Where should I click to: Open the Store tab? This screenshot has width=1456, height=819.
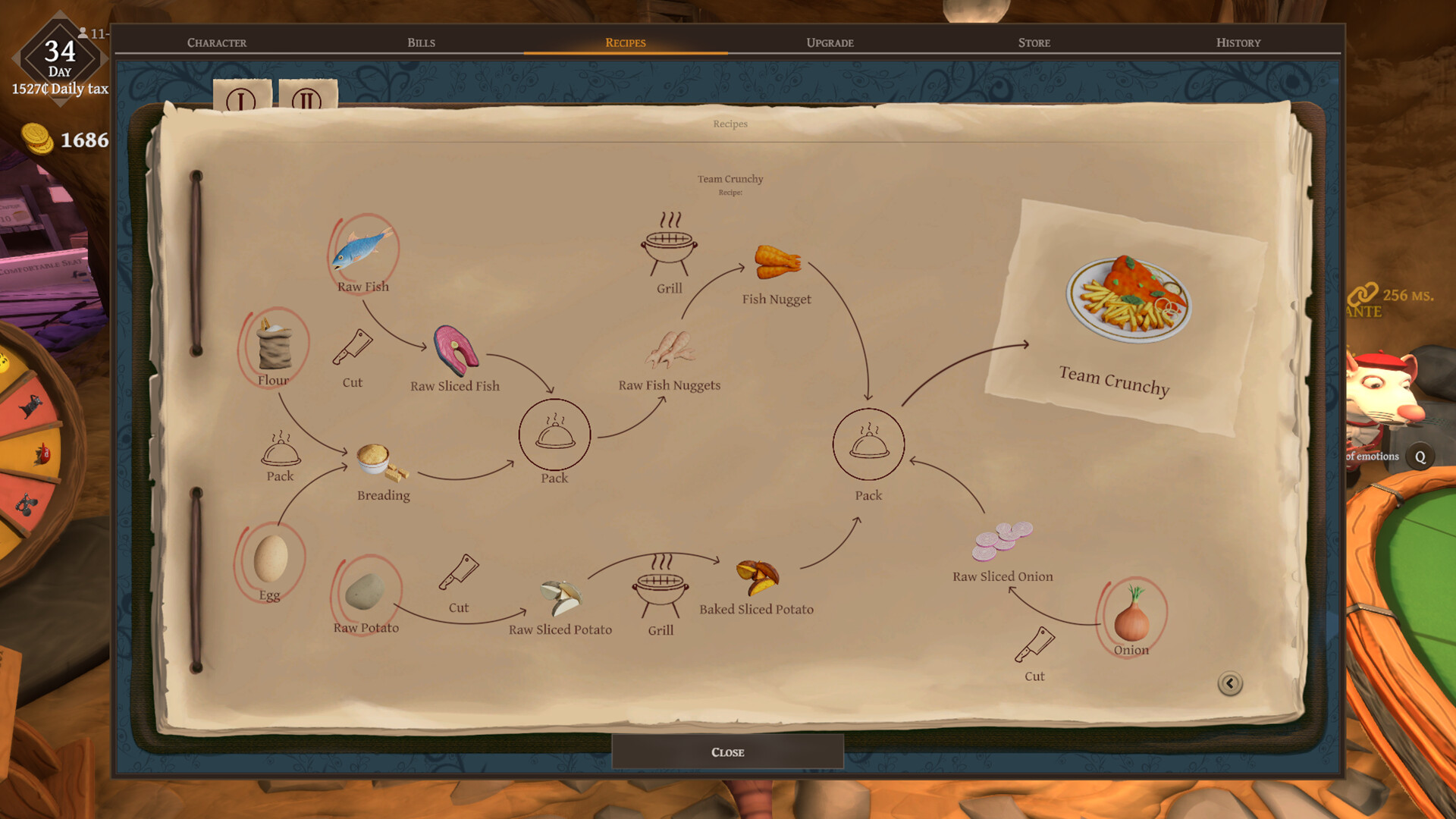pos(1034,42)
